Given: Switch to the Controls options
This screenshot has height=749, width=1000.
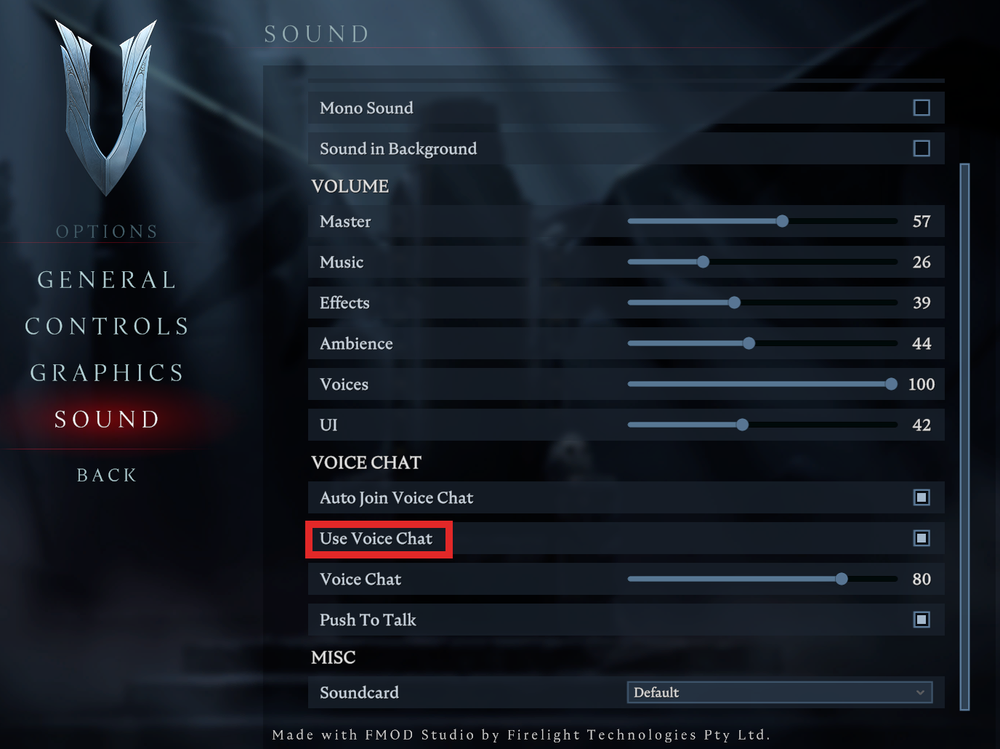Looking at the screenshot, I should coord(107,327).
